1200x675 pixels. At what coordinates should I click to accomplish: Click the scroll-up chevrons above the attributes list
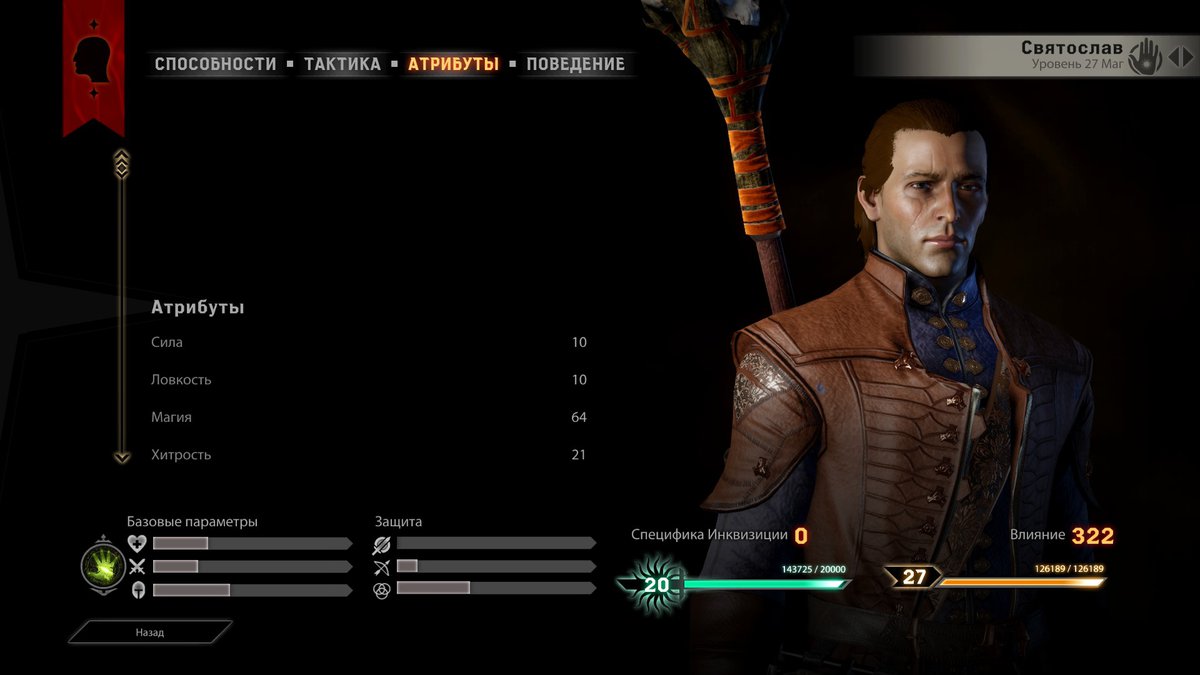122,162
